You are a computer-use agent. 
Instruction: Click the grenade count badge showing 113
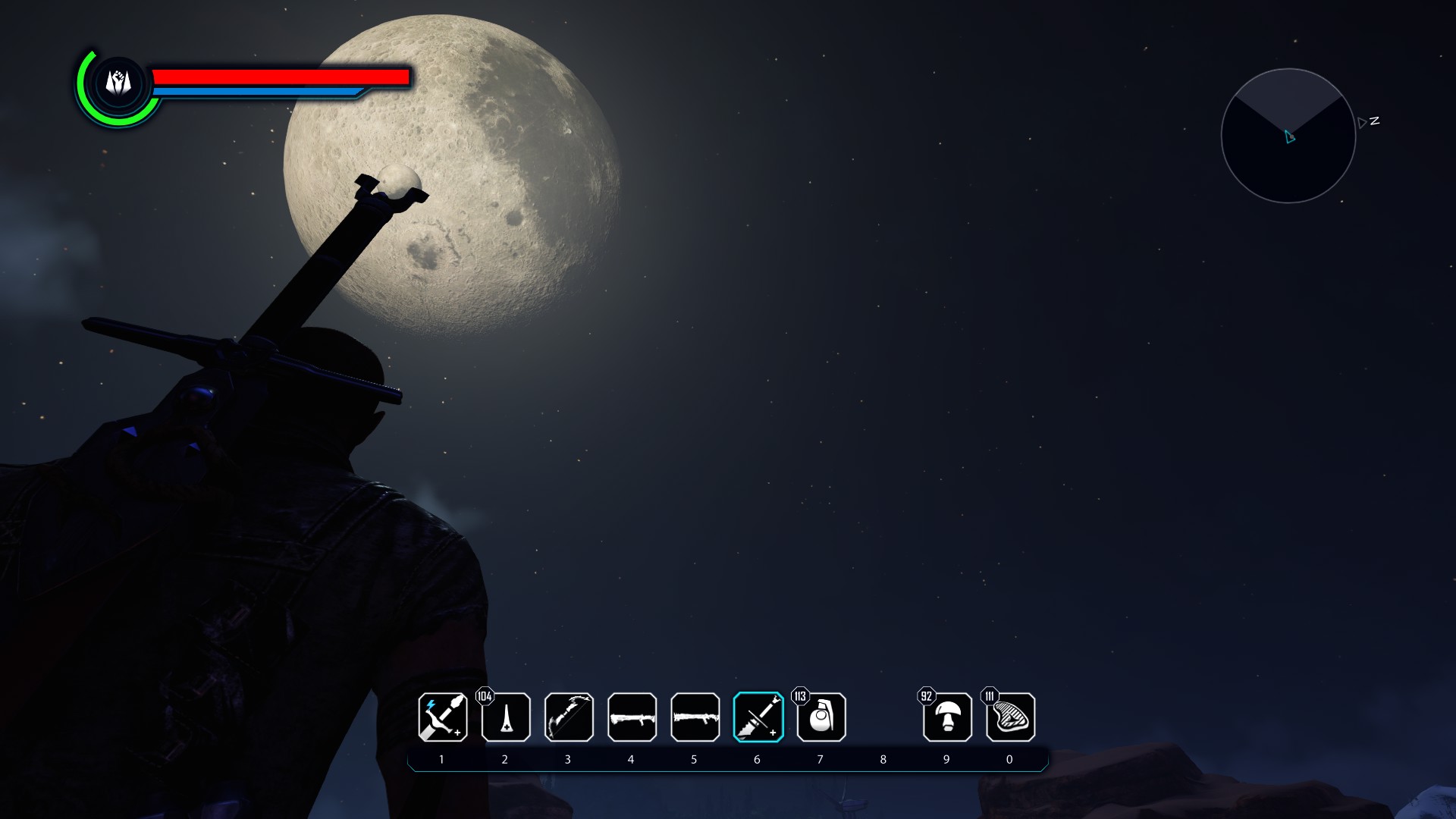click(x=799, y=695)
